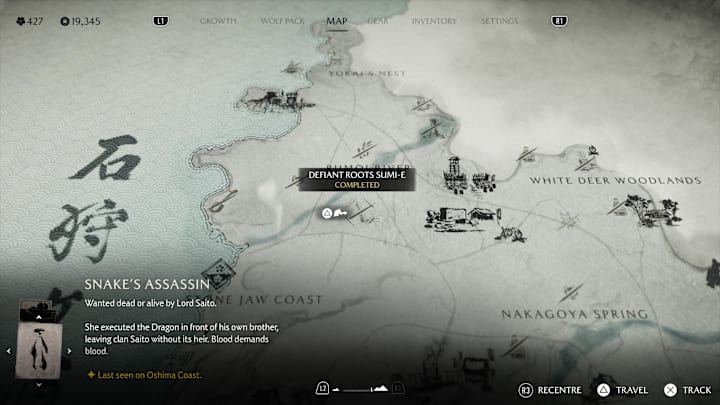The width and height of the screenshot is (720, 405).
Task: Select the Map tab
Action: (x=337, y=21)
